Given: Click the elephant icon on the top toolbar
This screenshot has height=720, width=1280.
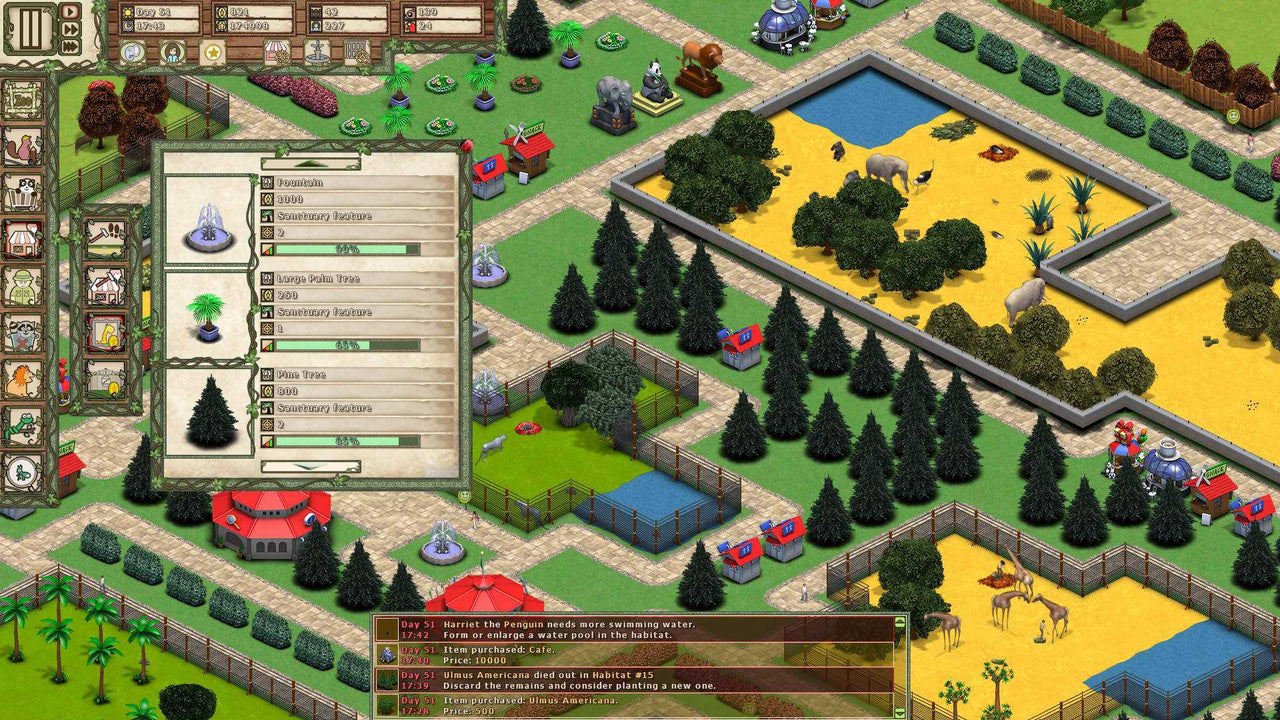Looking at the screenshot, I should click(x=130, y=50).
